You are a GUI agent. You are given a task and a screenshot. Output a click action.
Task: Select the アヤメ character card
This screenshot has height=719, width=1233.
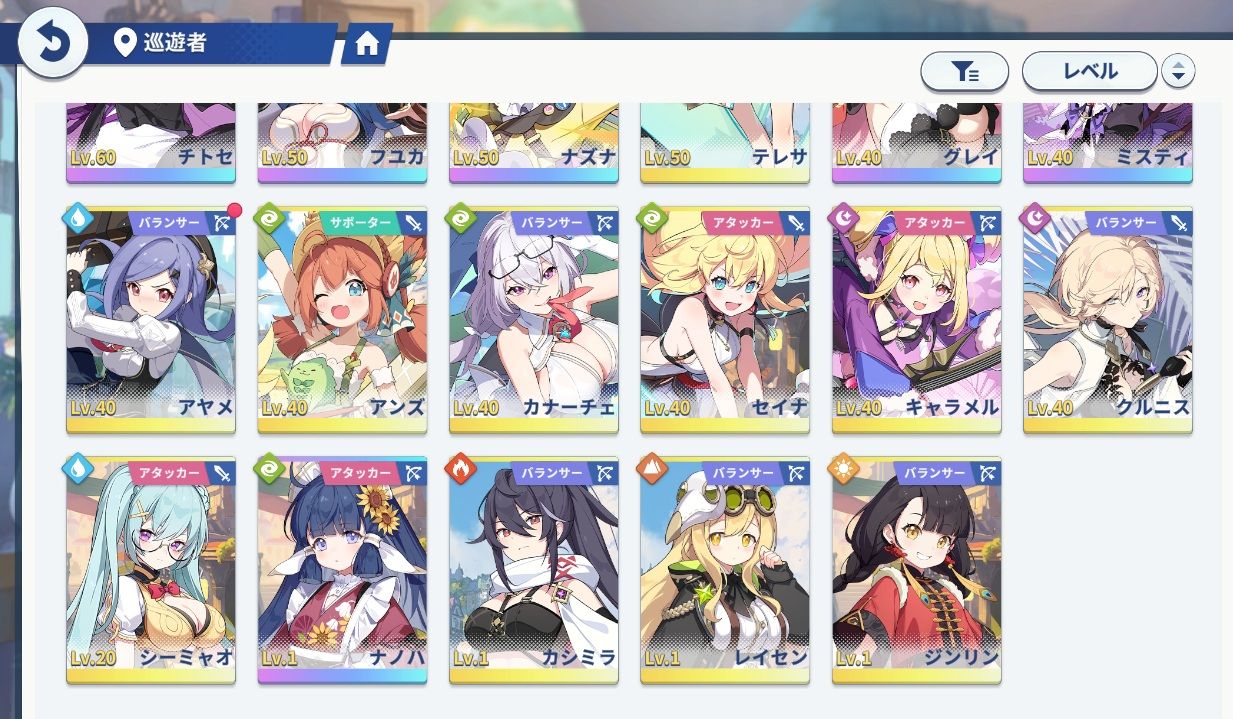(151, 320)
